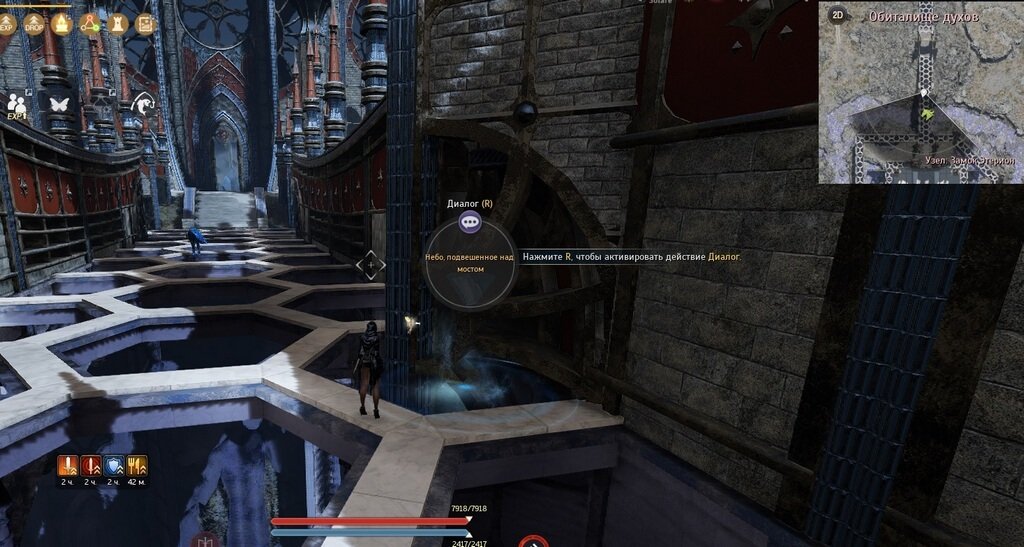Open the node connection triangle icon

(x=90, y=23)
